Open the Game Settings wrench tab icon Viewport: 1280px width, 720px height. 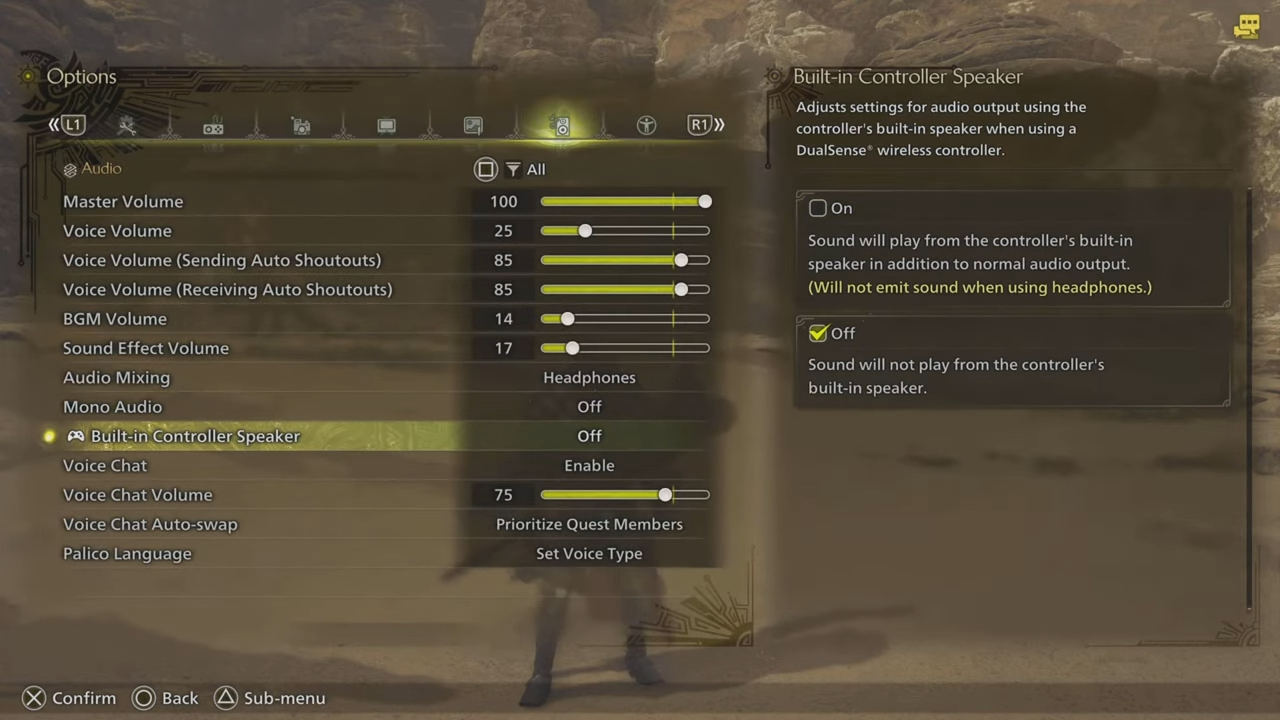pos(127,125)
